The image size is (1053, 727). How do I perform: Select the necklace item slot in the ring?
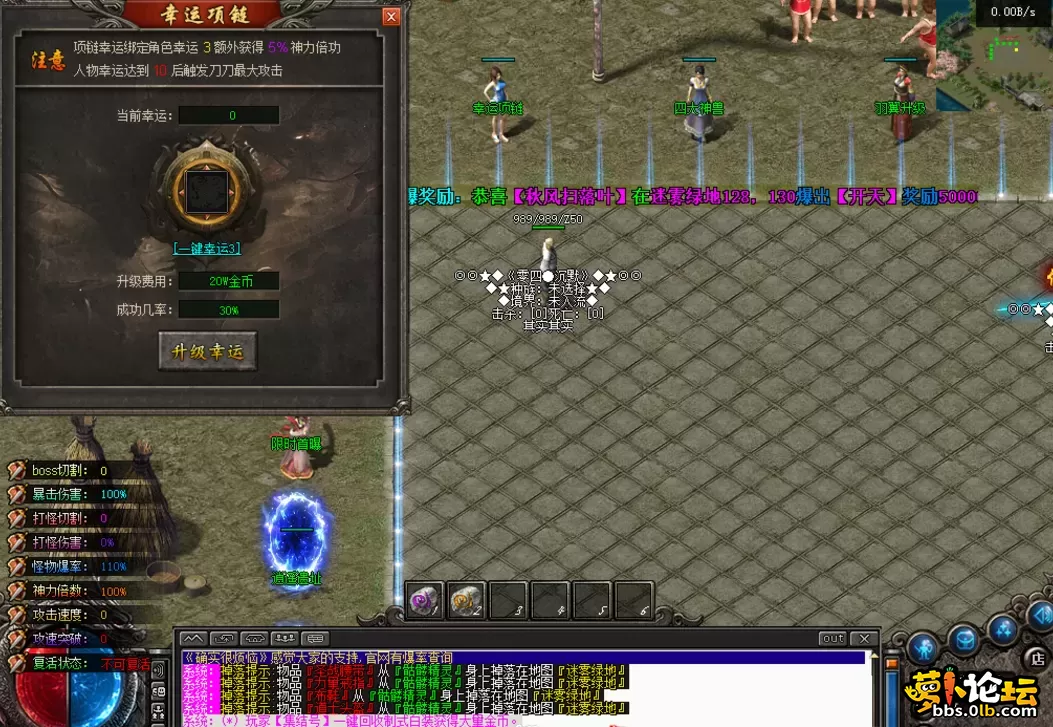pyautogui.click(x=206, y=190)
